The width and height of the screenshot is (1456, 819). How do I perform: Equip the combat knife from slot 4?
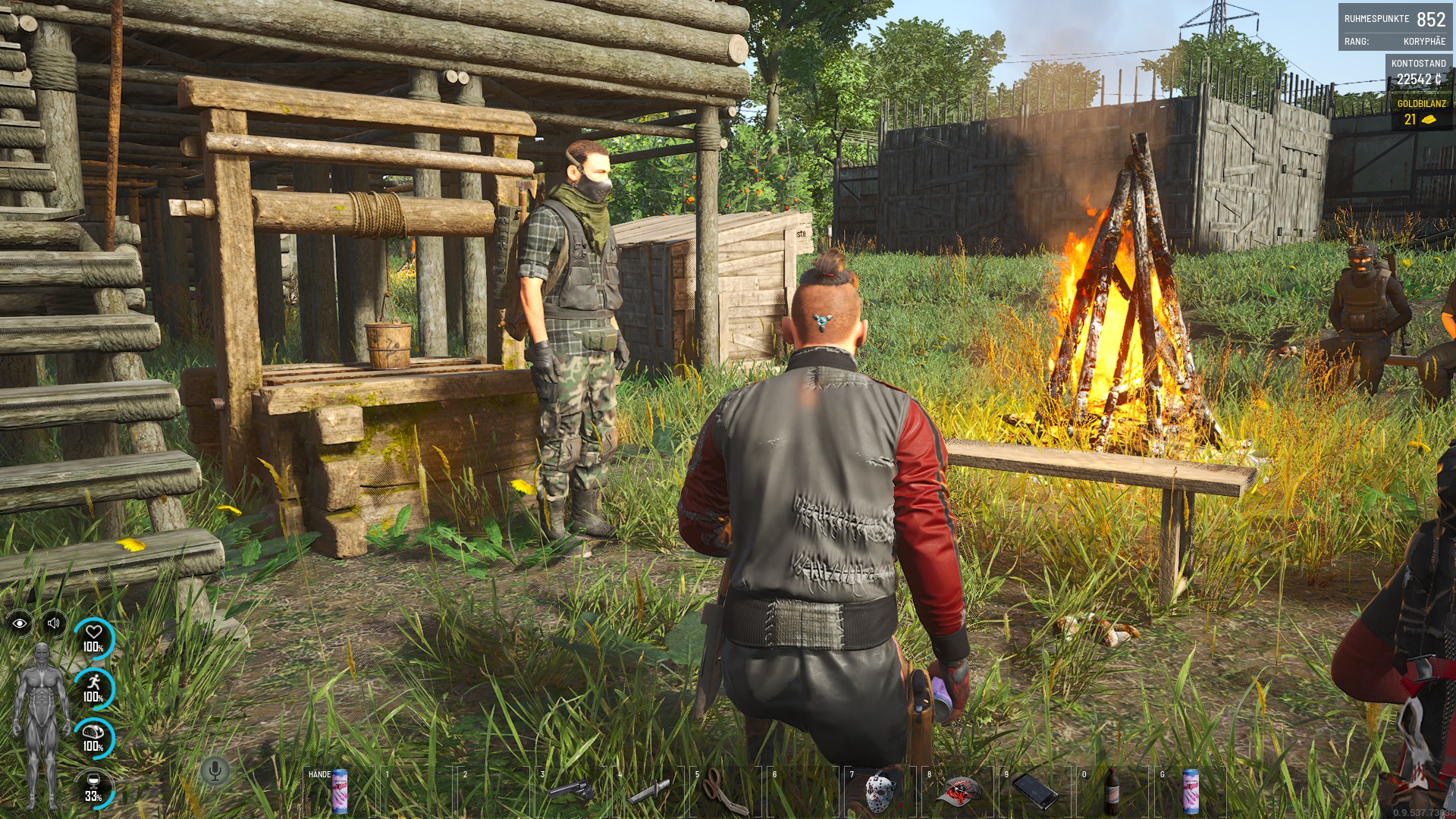649,792
